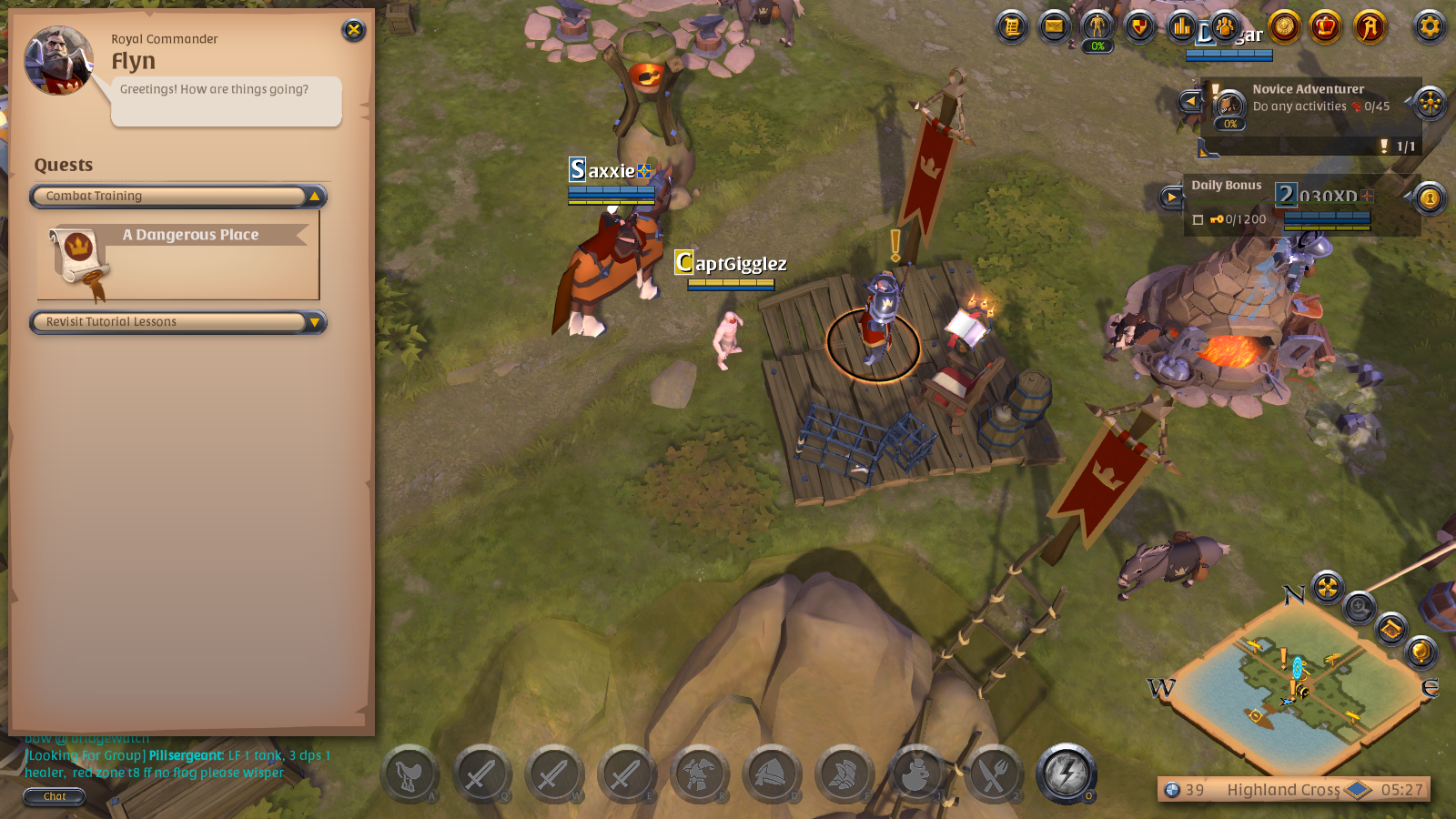
Task: Open the guild shield icon
Action: (x=1139, y=27)
